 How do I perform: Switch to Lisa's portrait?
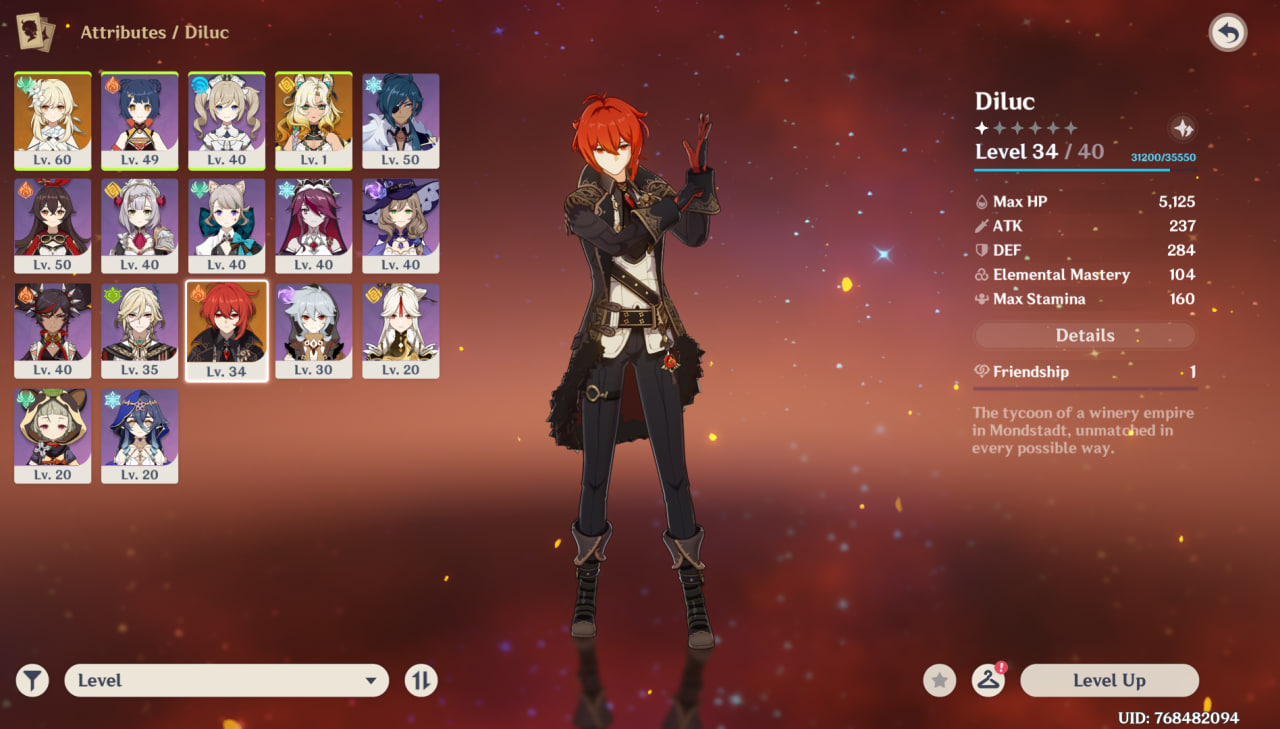(401, 225)
